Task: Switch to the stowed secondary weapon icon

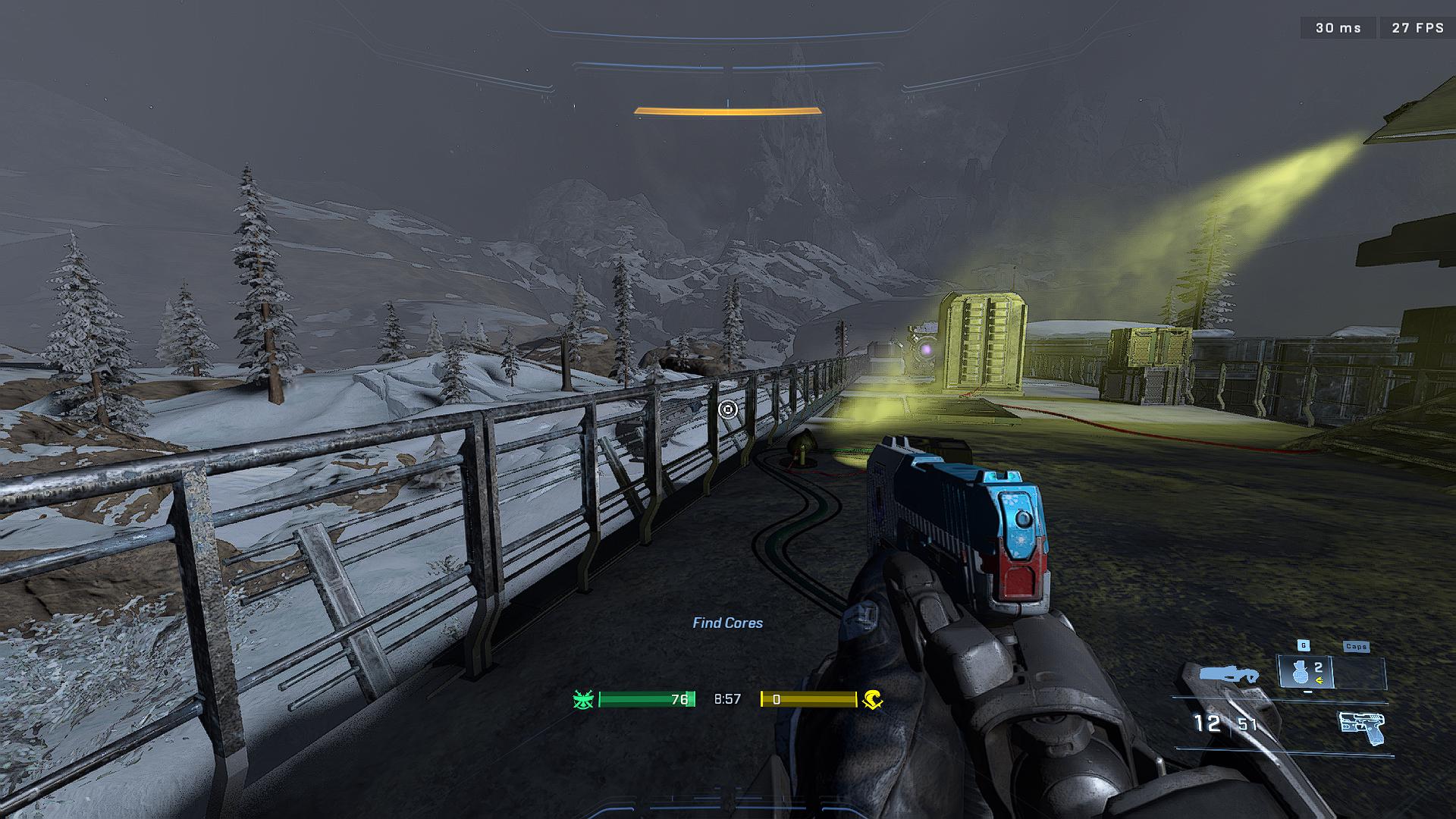Action: click(1228, 674)
